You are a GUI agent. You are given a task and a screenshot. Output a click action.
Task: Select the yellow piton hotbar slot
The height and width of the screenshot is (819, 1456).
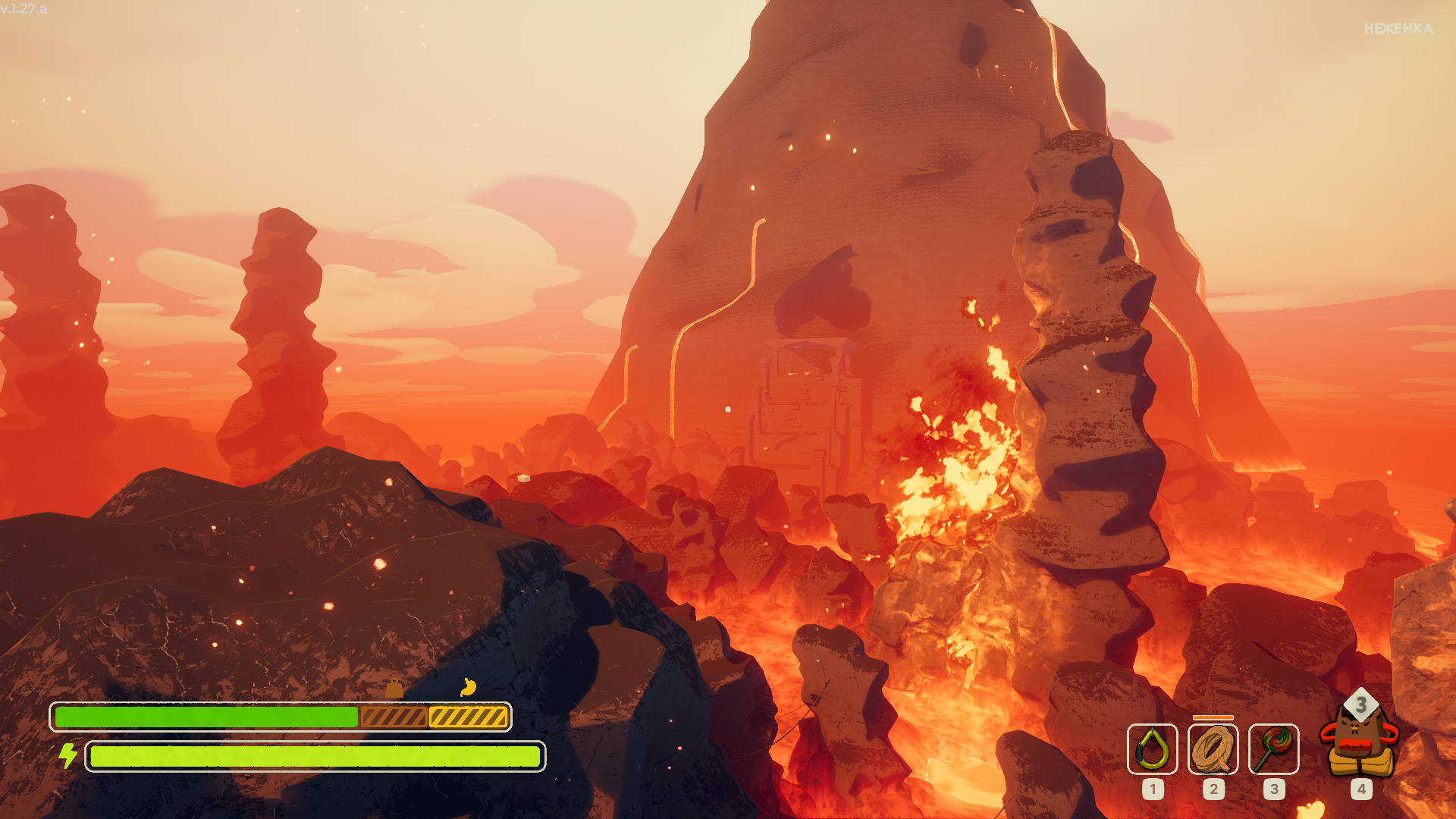click(x=1152, y=749)
